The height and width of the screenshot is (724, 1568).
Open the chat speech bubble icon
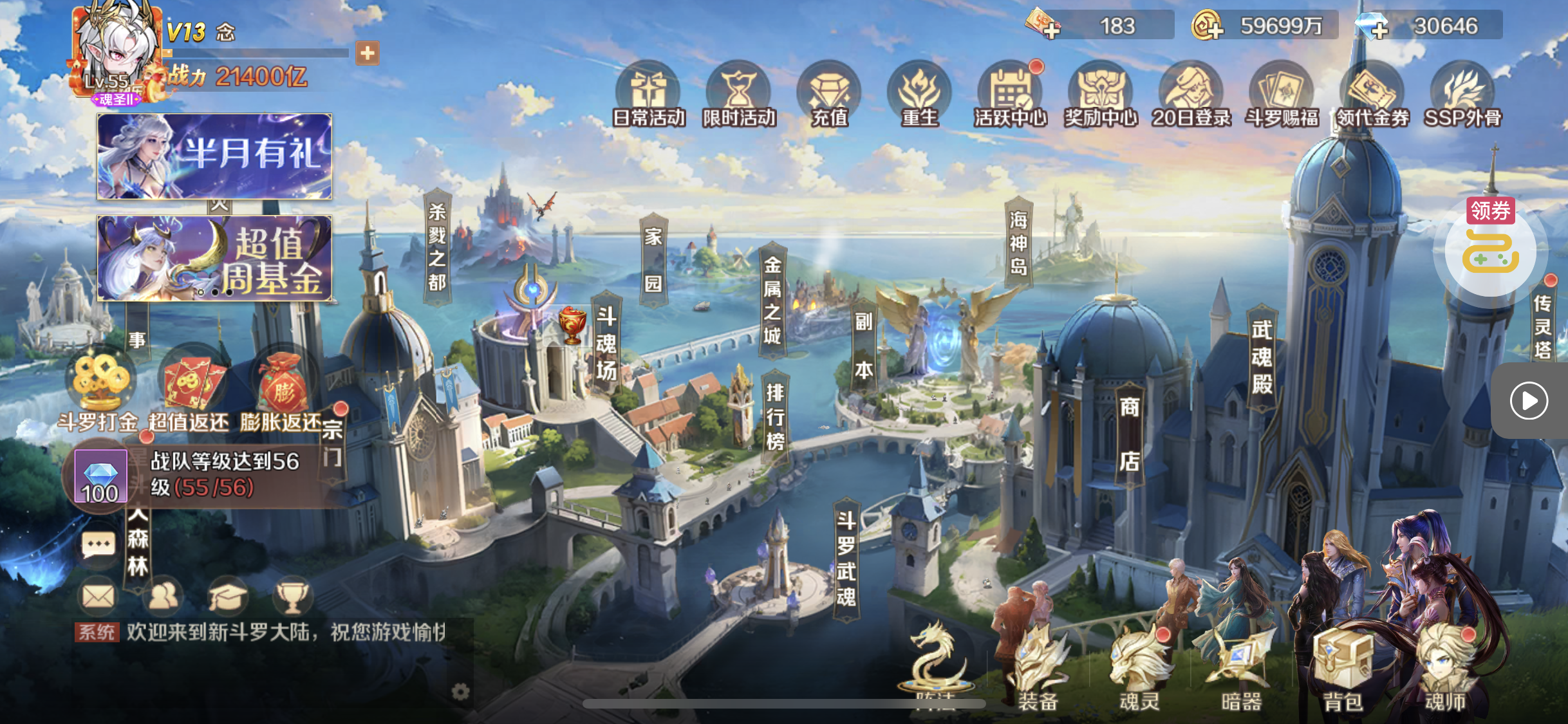tap(98, 546)
